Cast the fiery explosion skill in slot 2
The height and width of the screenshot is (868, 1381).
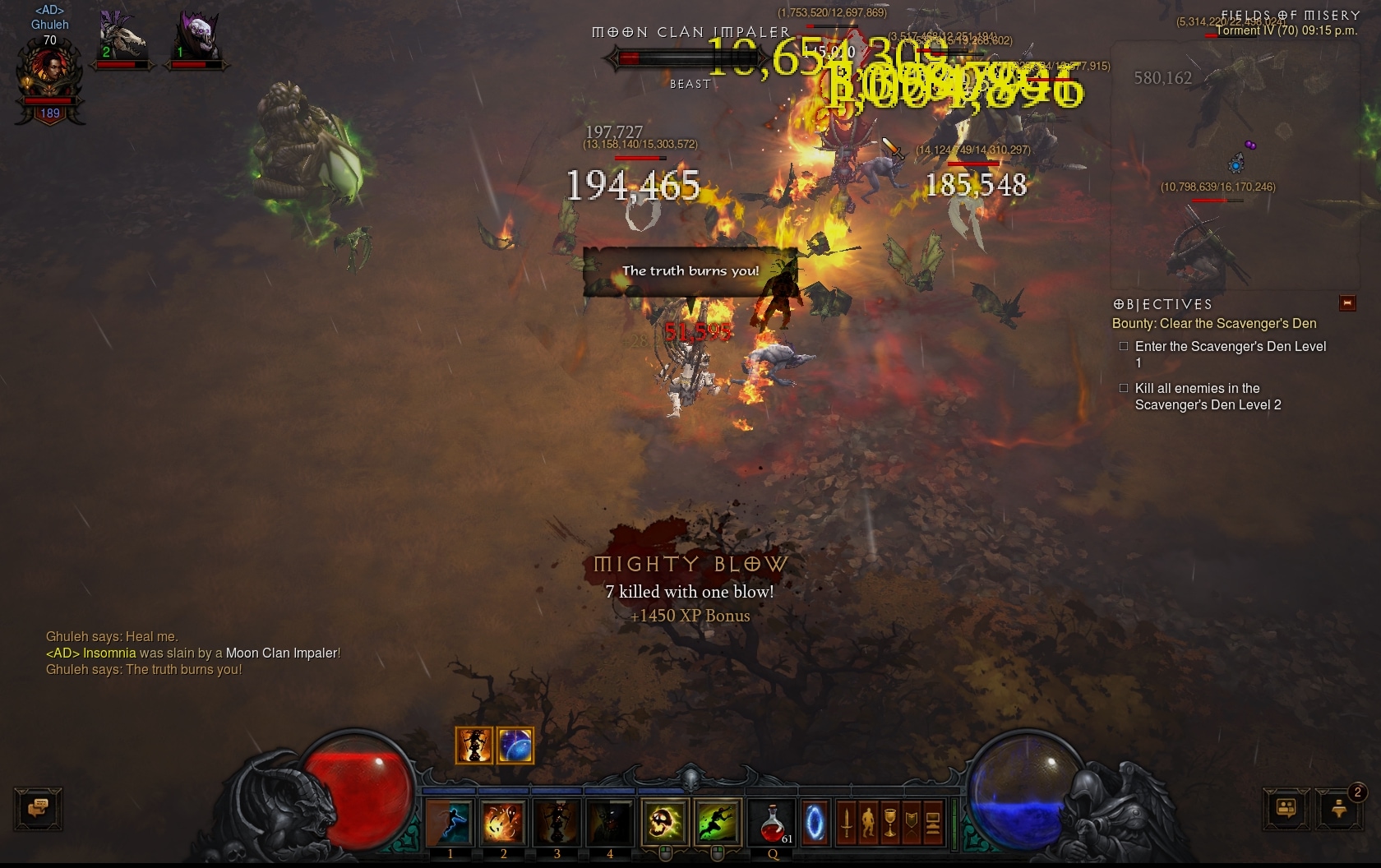tap(503, 822)
